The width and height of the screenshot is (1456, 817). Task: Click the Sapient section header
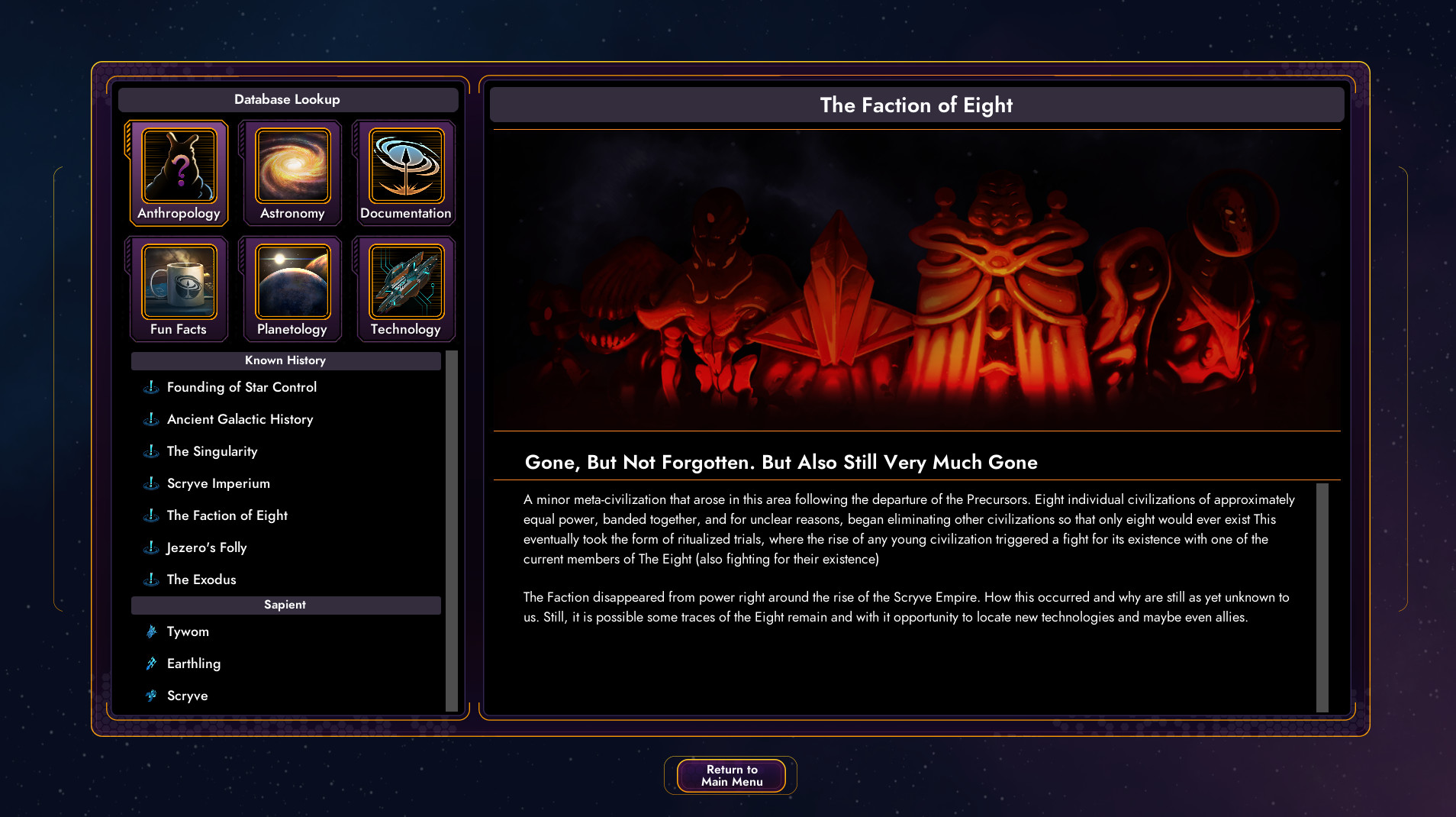point(285,604)
